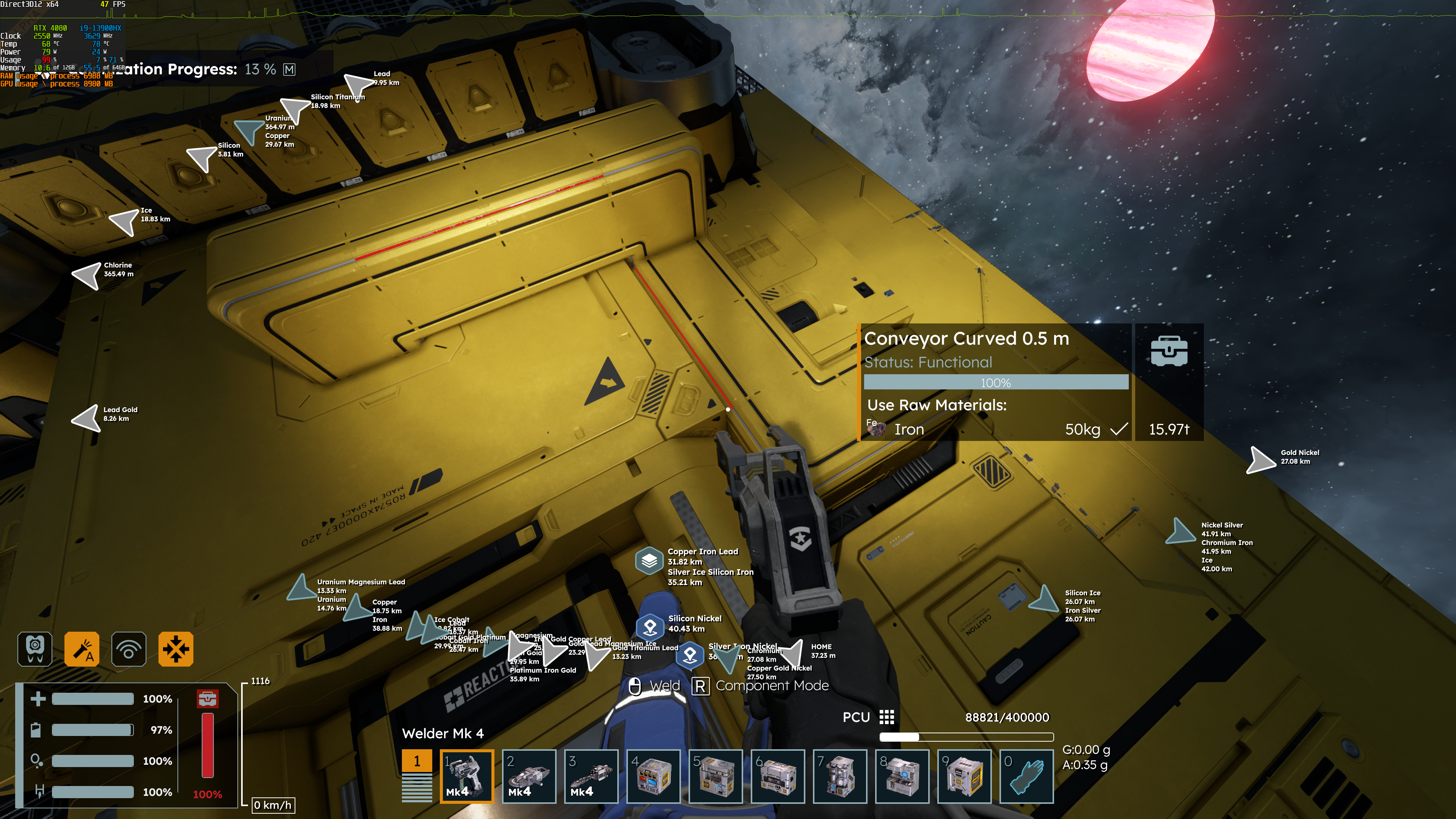
Task: Choose the block in hotbar slot 9
Action: coord(964,776)
